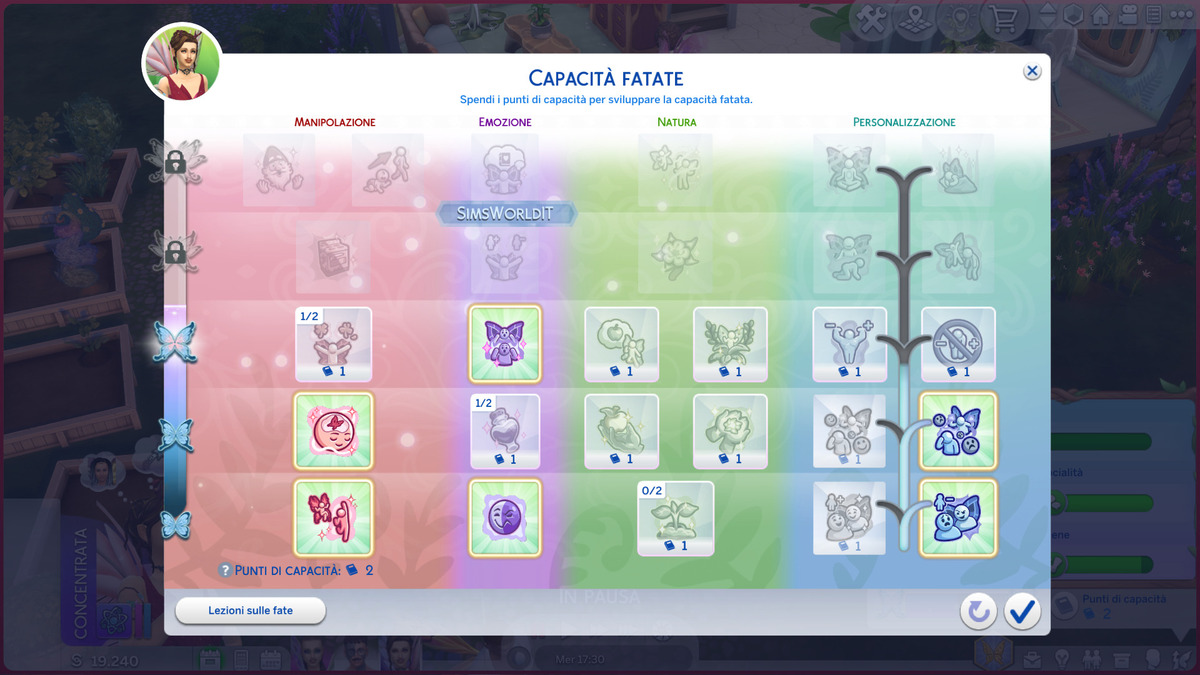This screenshot has width=1200, height=675.
Task: Unlock the 0/2 sprout Natura ability
Action: point(676,518)
